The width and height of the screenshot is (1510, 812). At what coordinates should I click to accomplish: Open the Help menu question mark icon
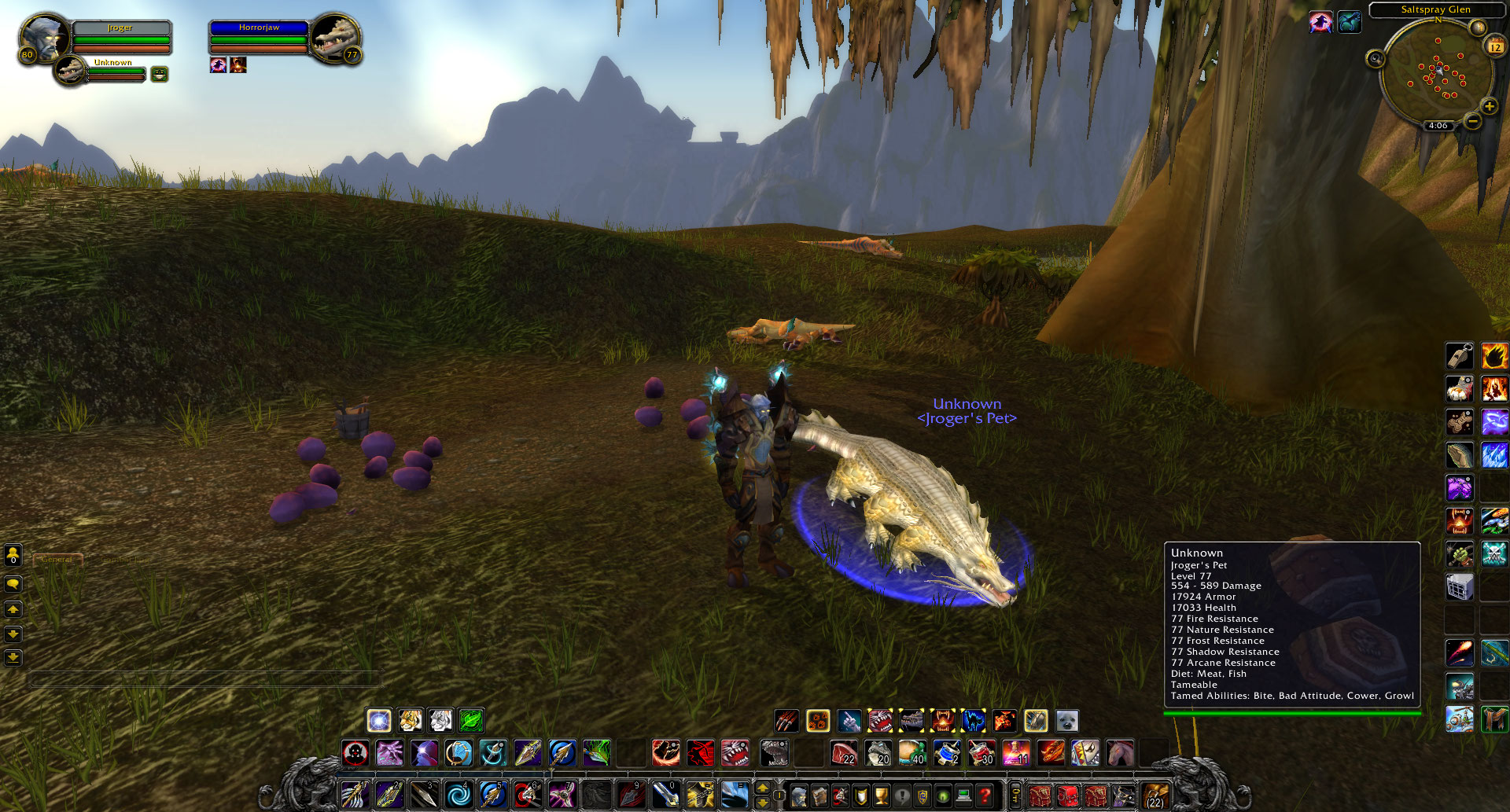coord(984,795)
